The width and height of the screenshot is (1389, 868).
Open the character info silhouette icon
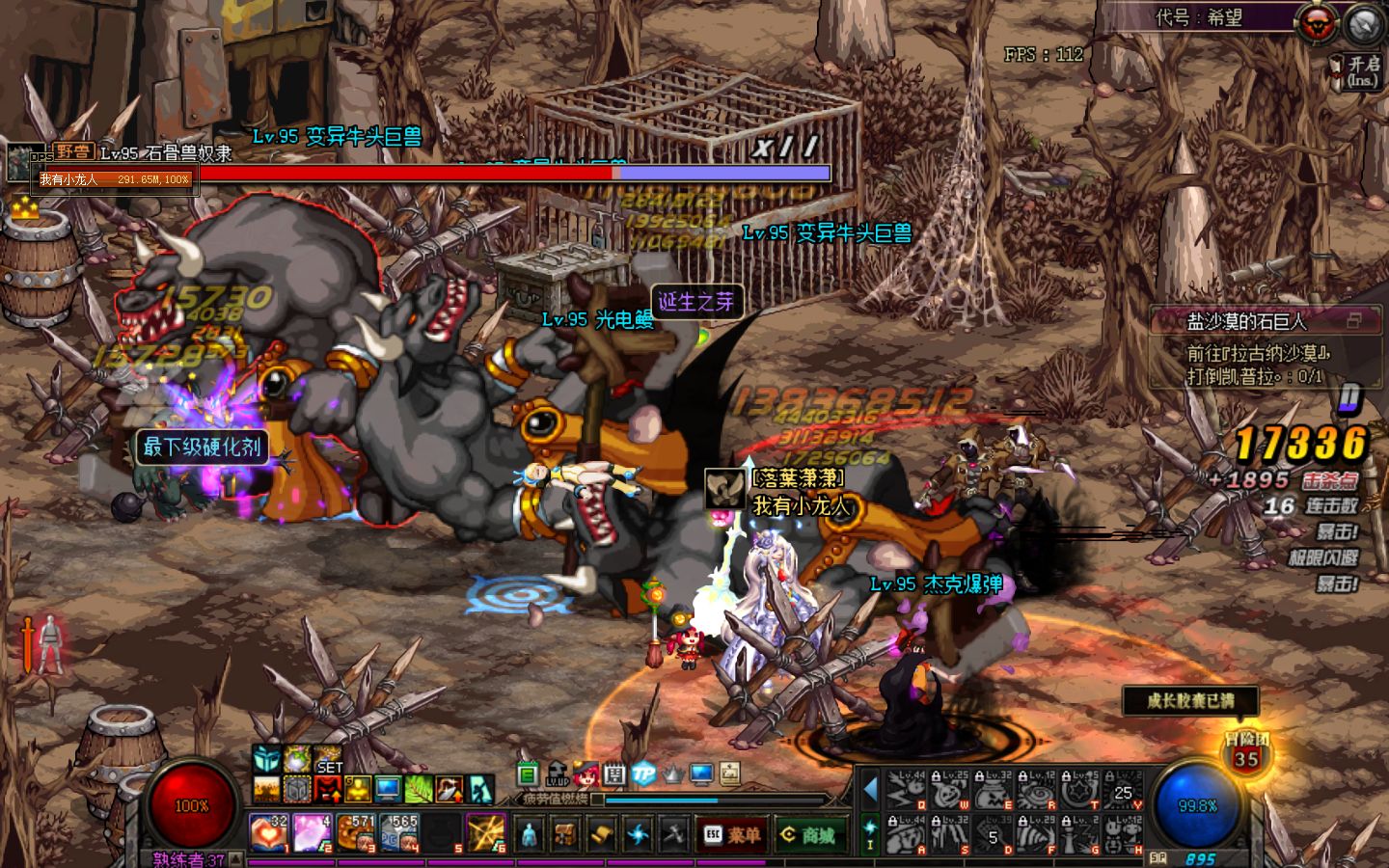tap(529, 833)
